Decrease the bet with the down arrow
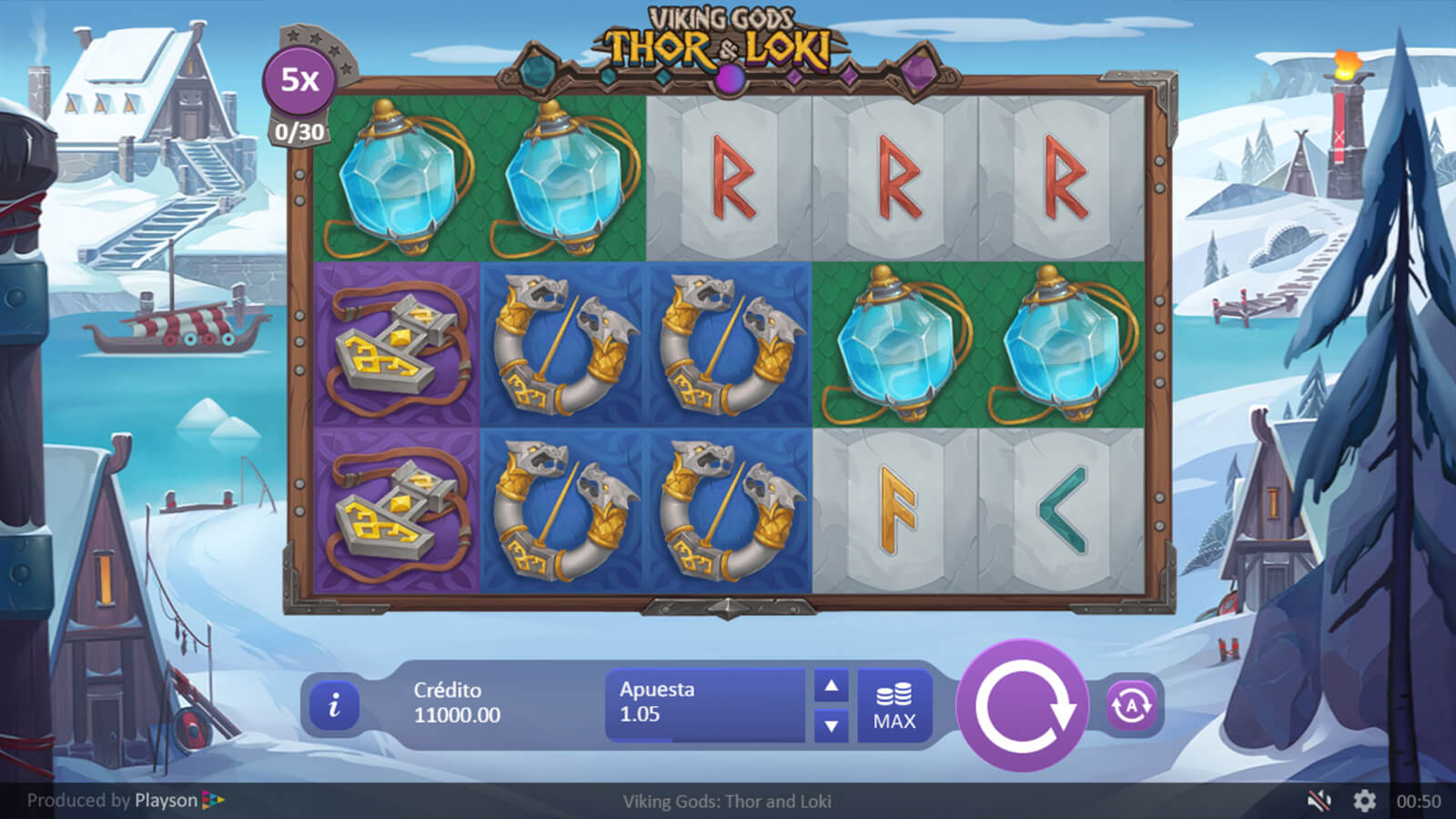This screenshot has width=1456, height=819. 831,725
